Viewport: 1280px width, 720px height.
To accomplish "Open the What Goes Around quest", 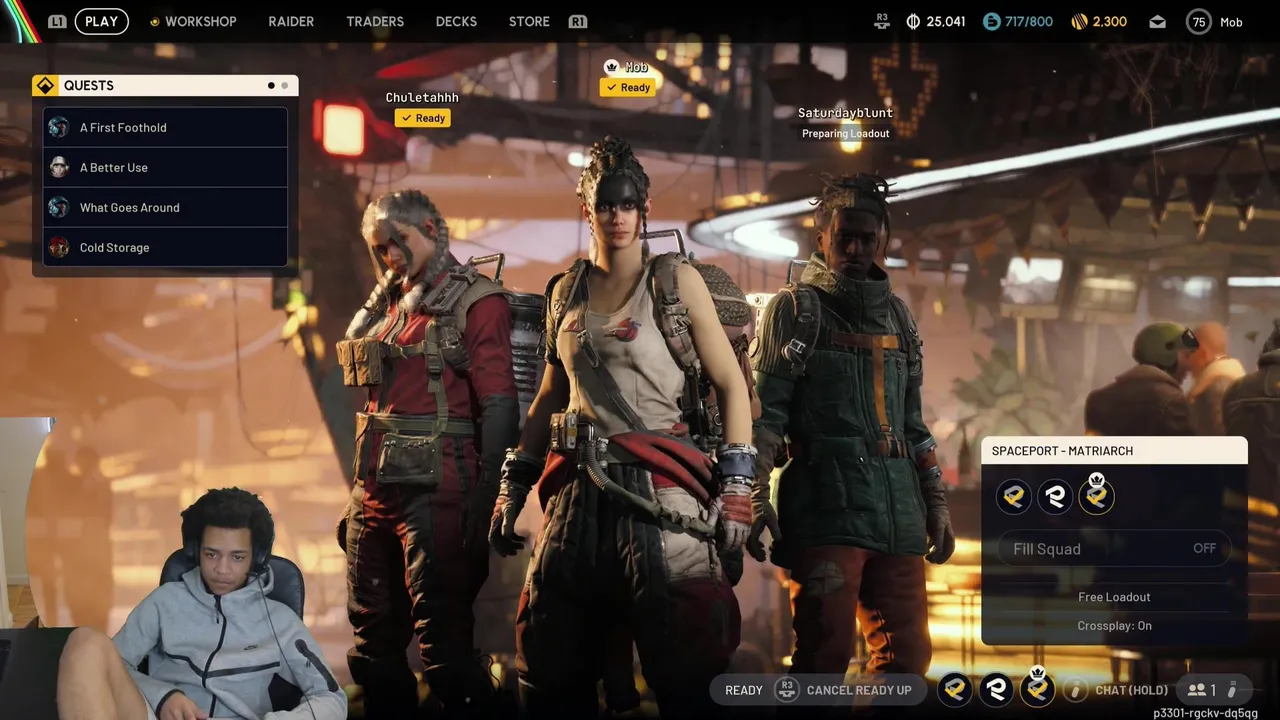I will coord(165,207).
